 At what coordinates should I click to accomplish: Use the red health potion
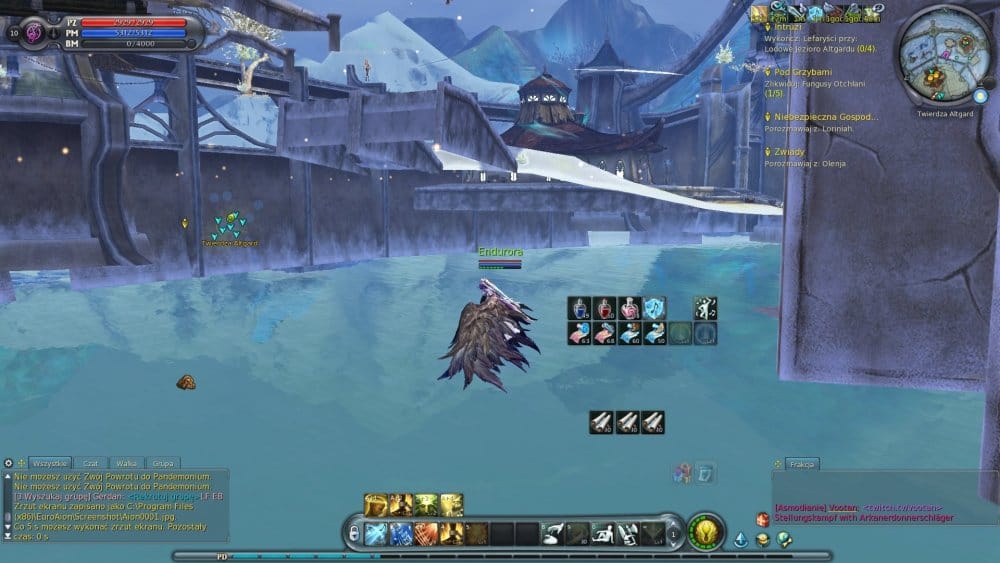(605, 308)
